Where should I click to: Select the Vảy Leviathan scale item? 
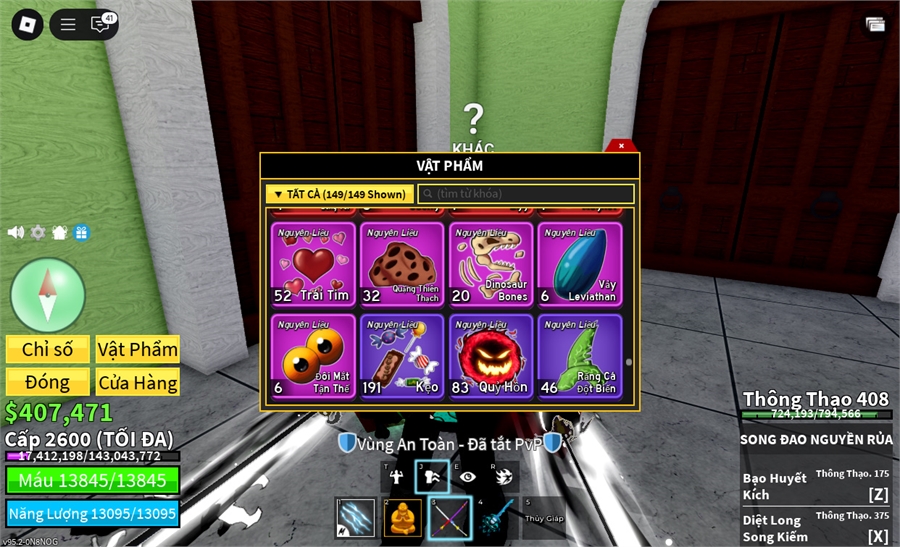point(580,264)
